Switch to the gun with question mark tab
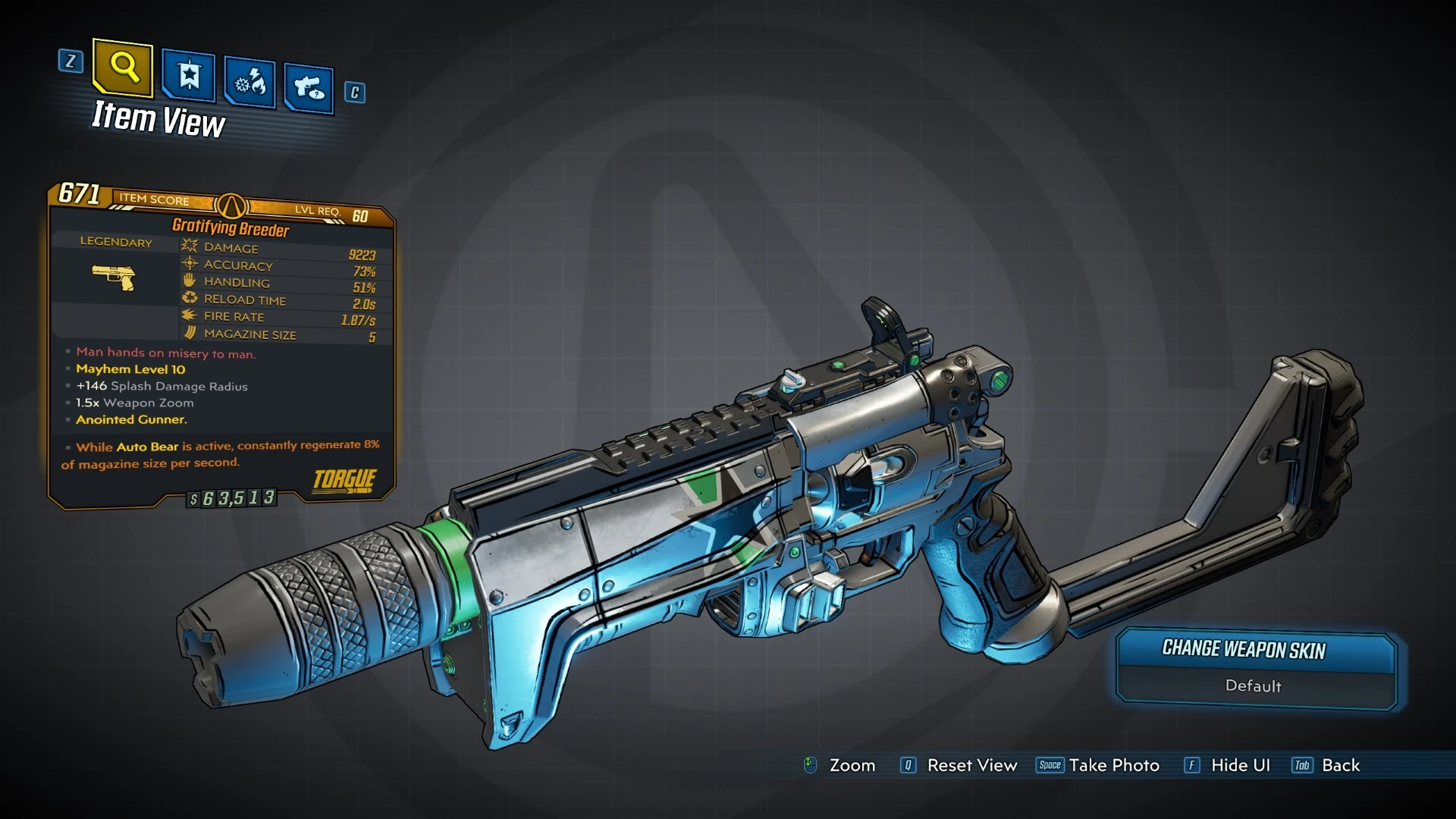Viewport: 1456px width, 819px height. (309, 89)
